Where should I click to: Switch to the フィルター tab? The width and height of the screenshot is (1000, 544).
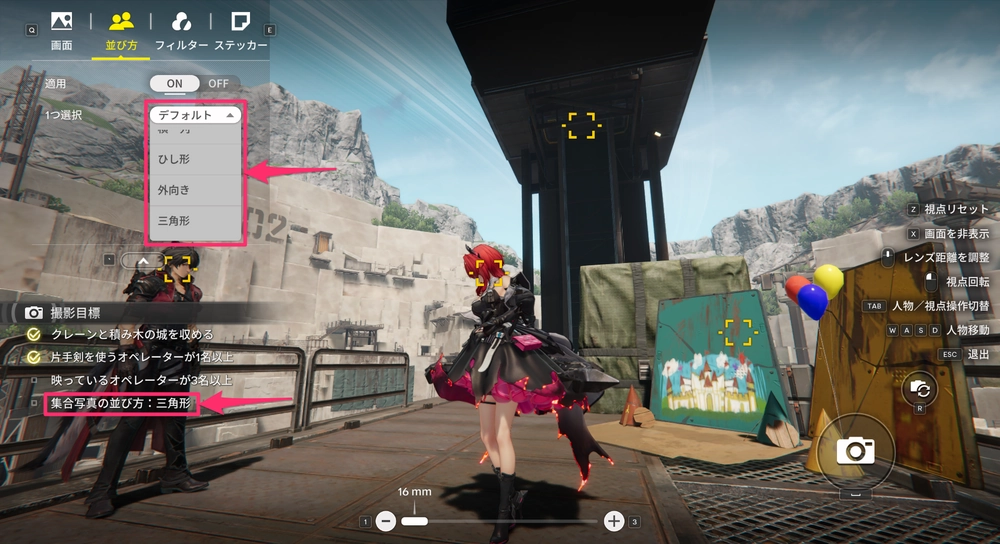click(181, 30)
